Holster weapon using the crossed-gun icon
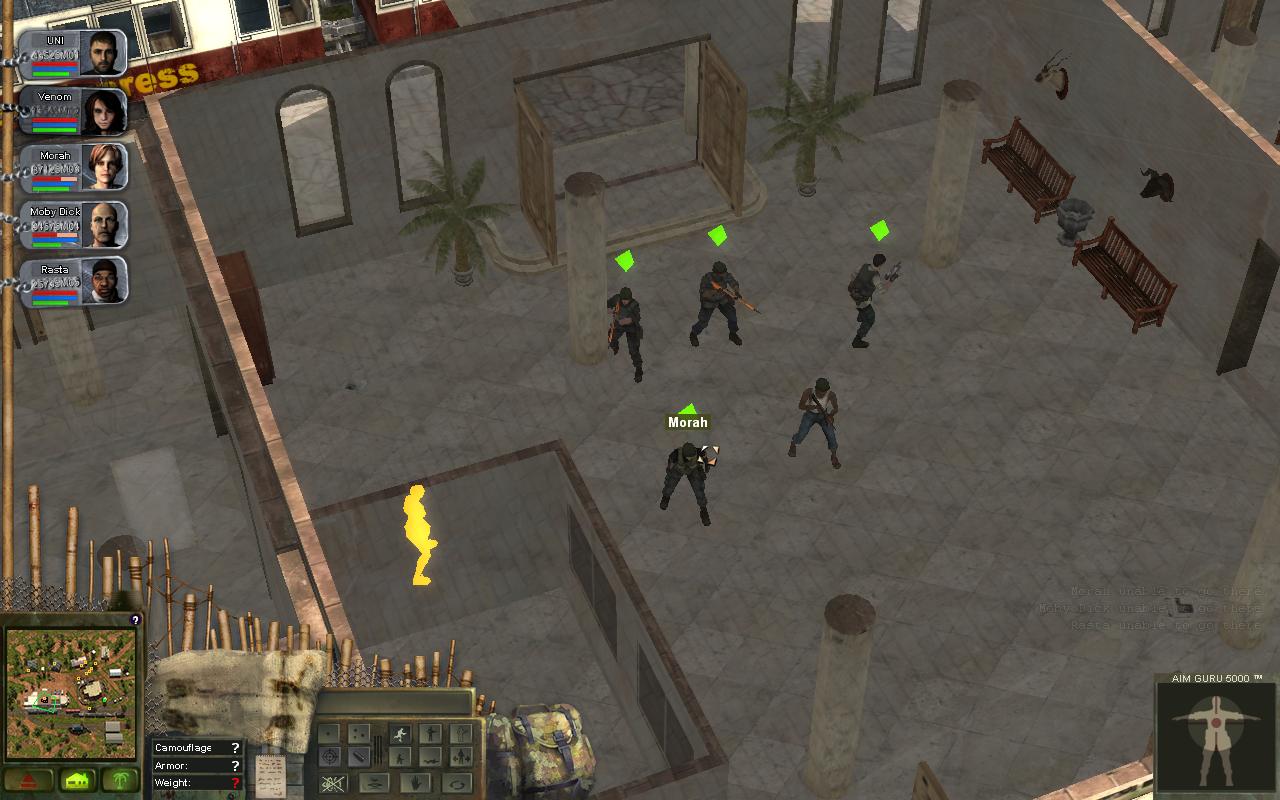 pos(333,782)
